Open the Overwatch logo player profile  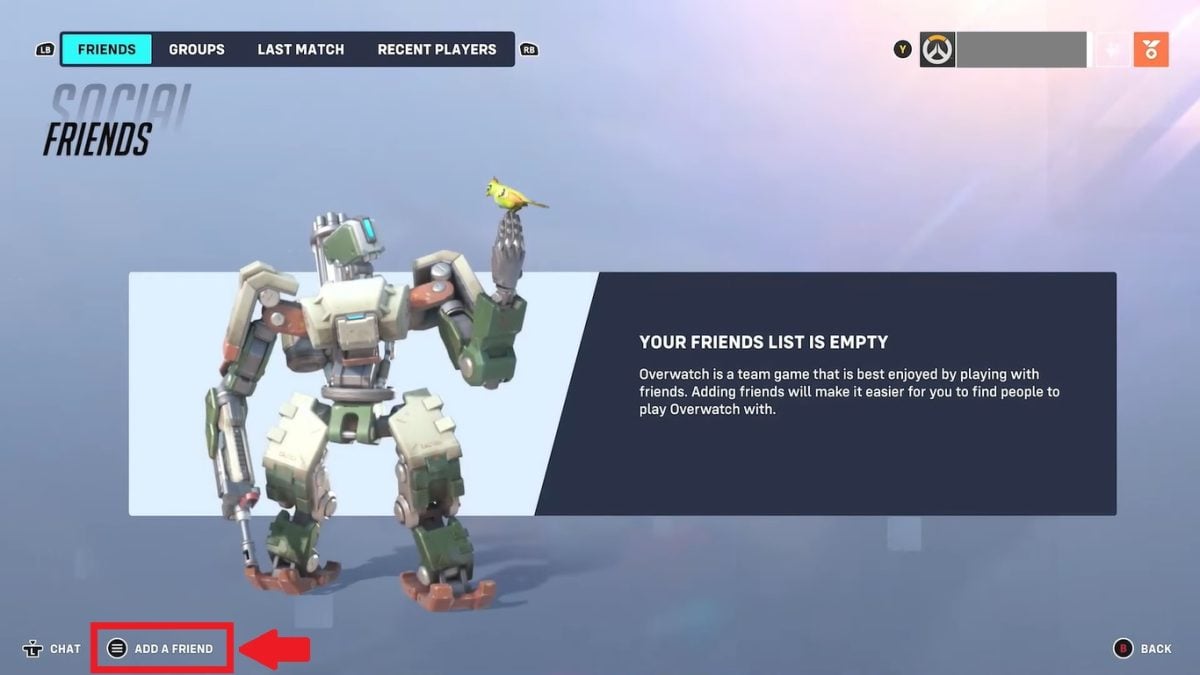click(938, 49)
